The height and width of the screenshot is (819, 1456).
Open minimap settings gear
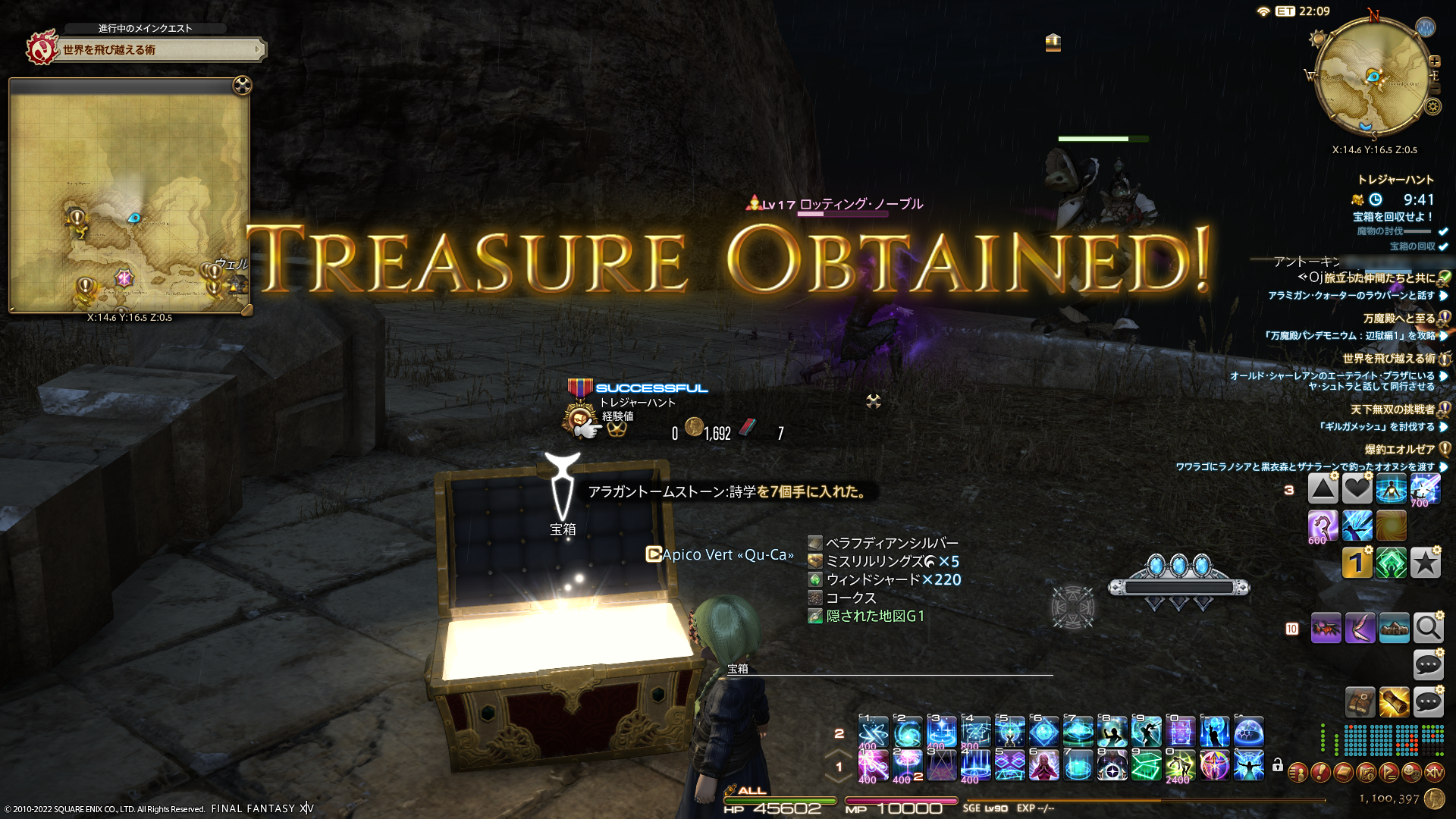pos(1432,107)
